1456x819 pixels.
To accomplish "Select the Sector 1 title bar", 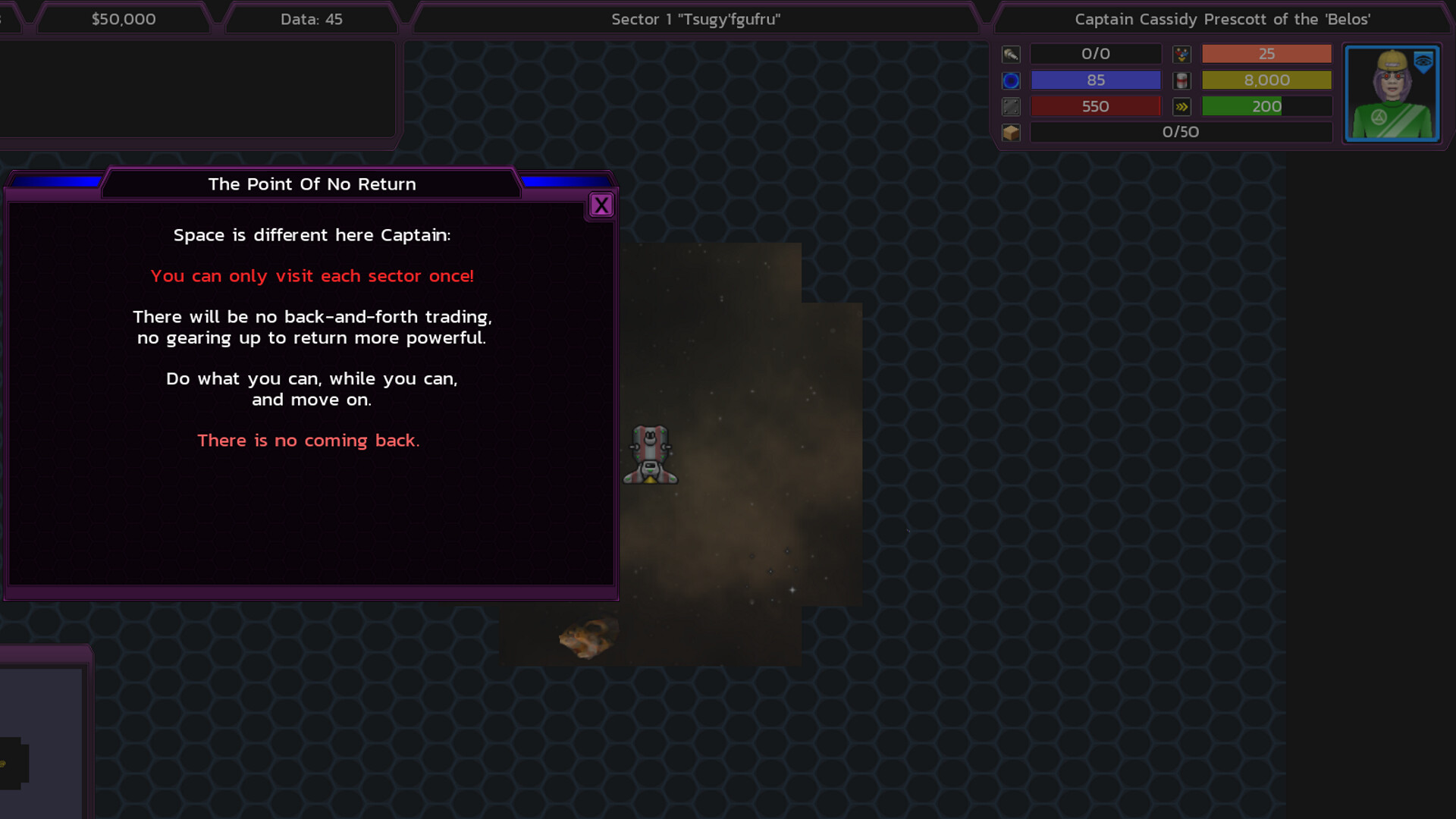I will pyautogui.click(x=695, y=19).
